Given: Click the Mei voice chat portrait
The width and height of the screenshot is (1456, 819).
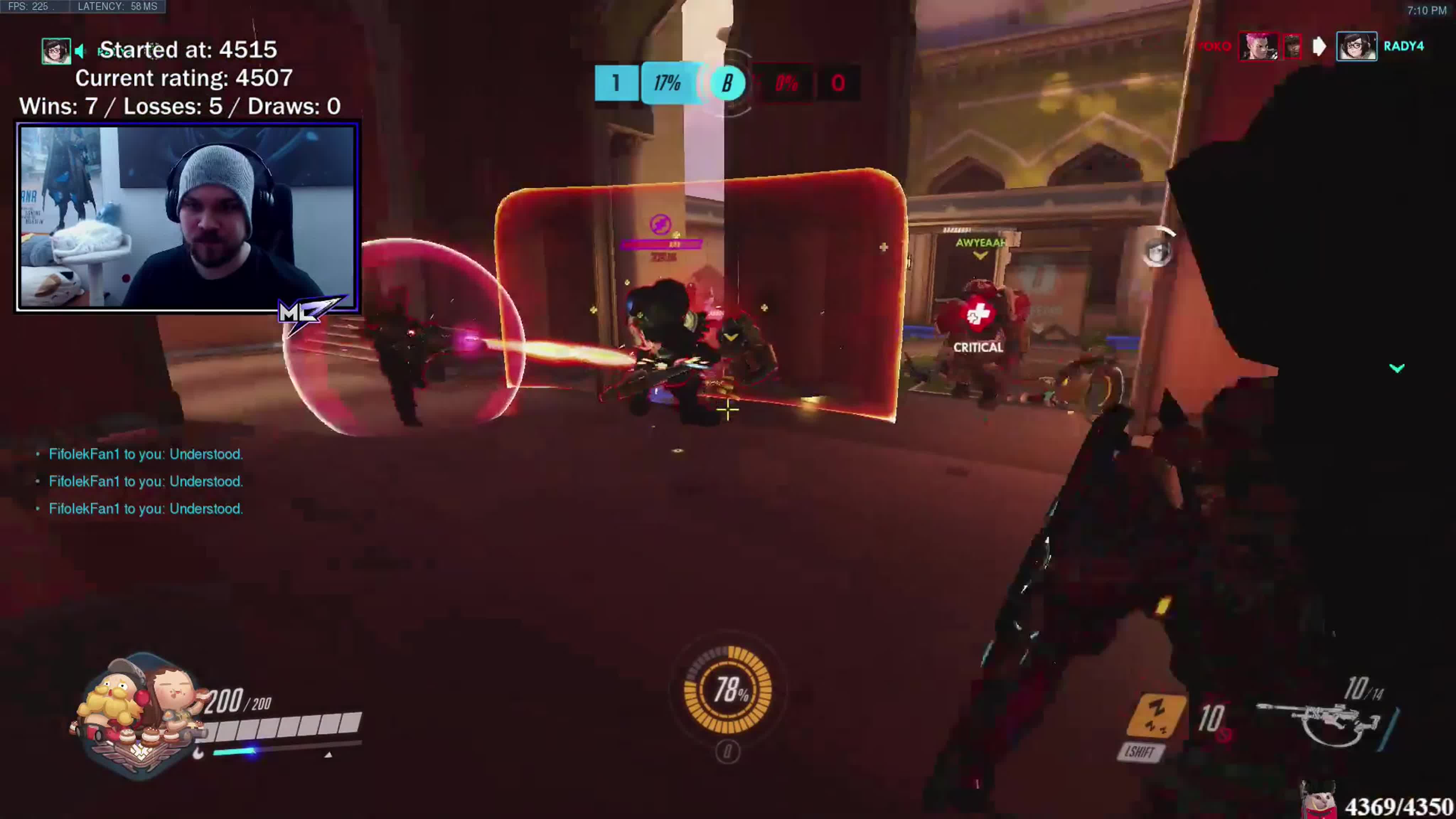Looking at the screenshot, I should coord(55,51).
